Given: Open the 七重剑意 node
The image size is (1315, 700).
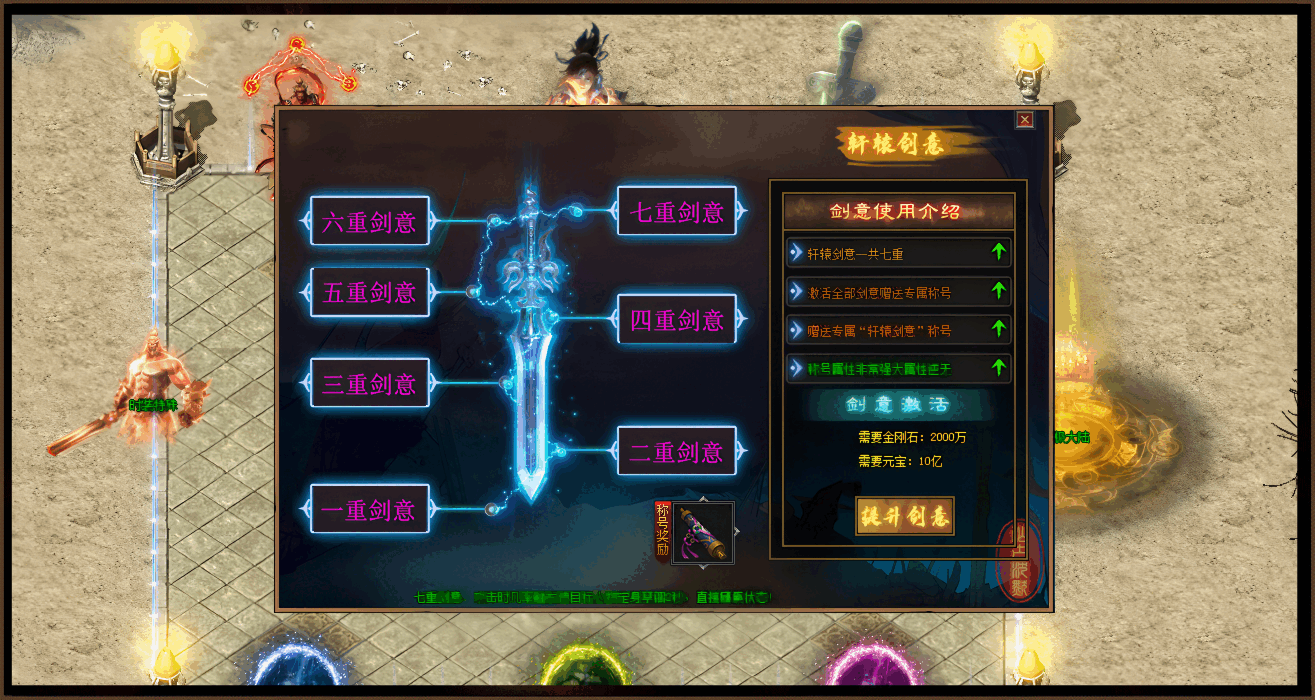Looking at the screenshot, I should [x=677, y=211].
